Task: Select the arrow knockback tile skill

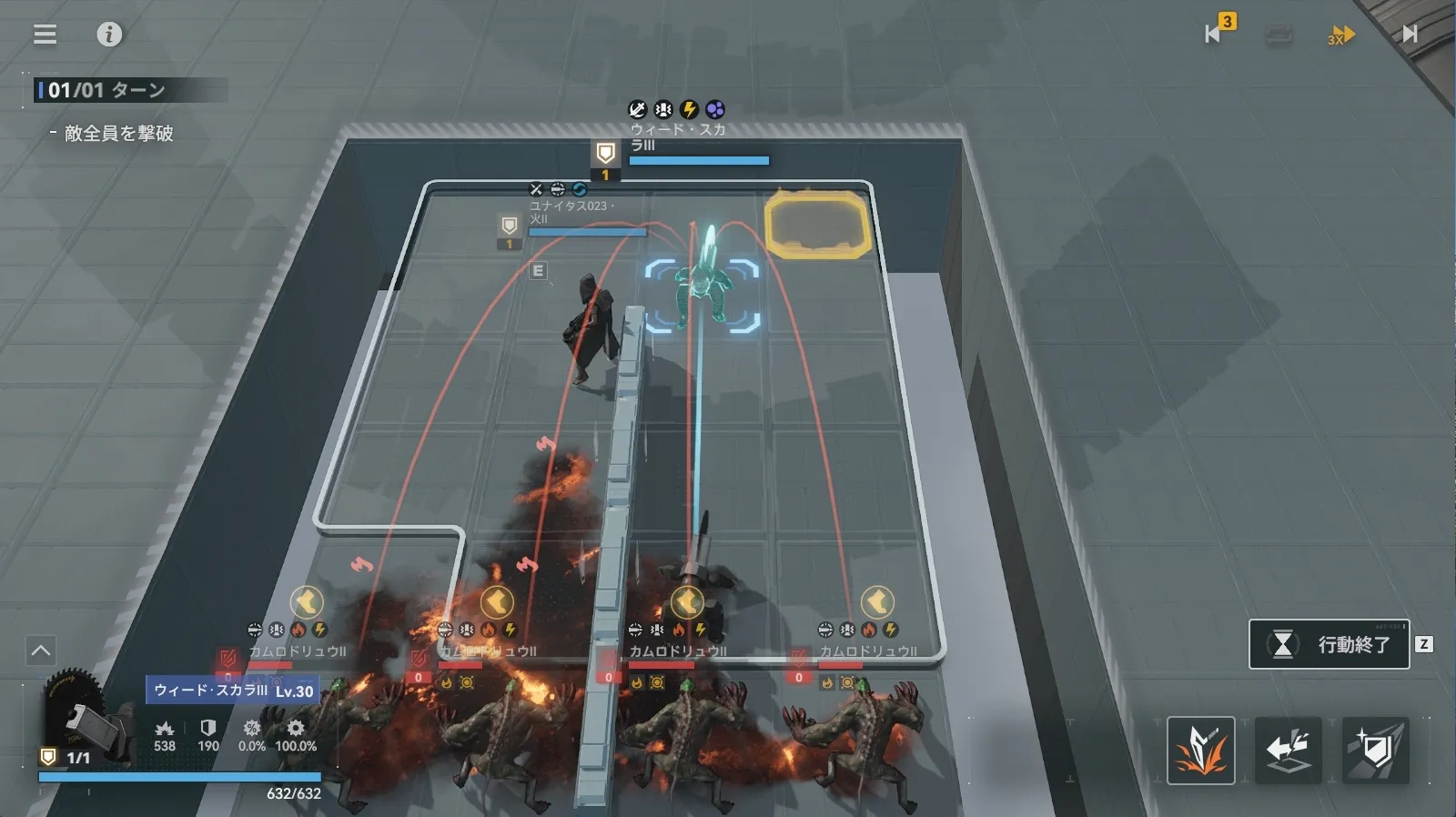Action: coord(1288,751)
